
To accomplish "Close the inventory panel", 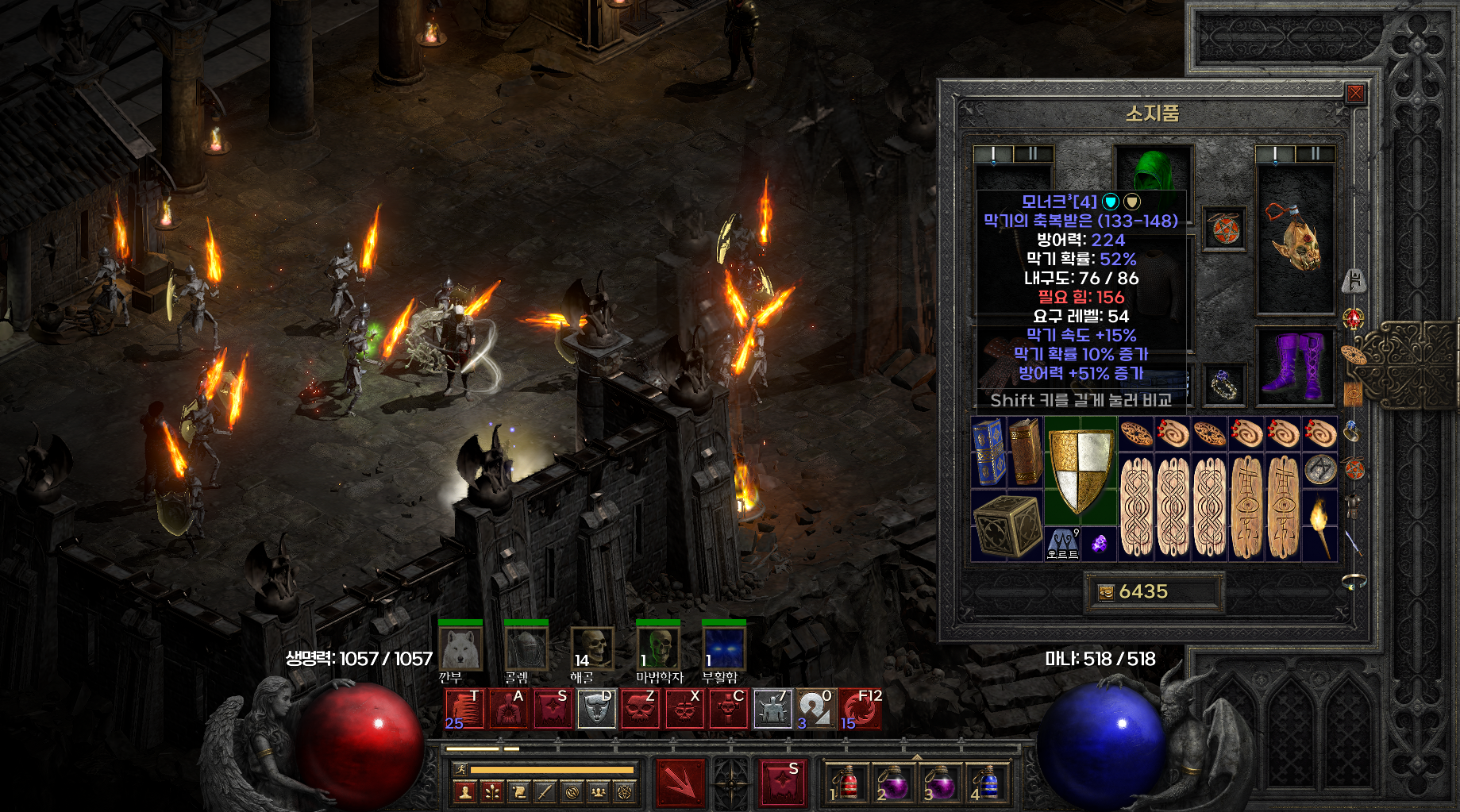I will click(x=1355, y=94).
